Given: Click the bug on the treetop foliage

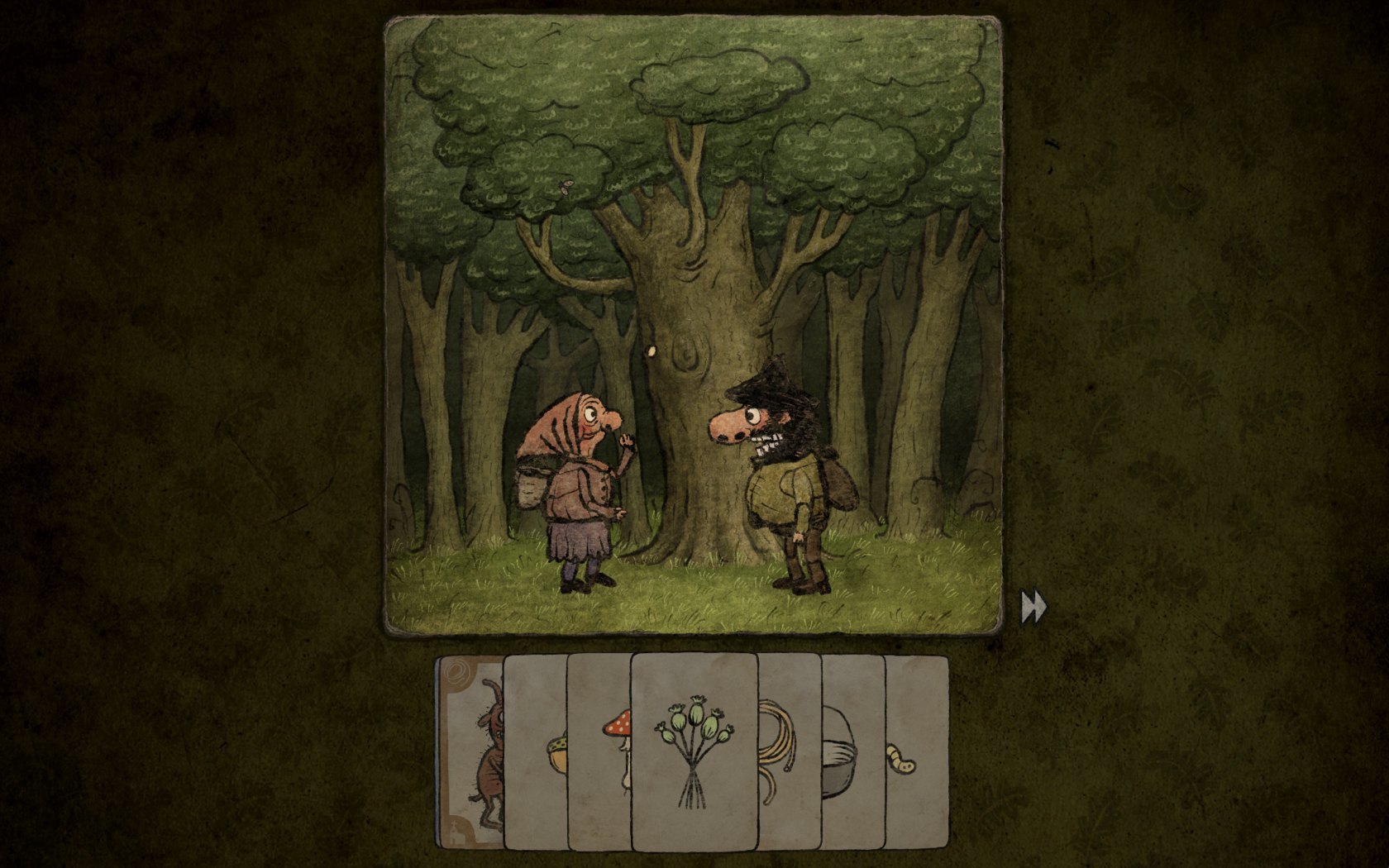Looking at the screenshot, I should click(x=565, y=188).
